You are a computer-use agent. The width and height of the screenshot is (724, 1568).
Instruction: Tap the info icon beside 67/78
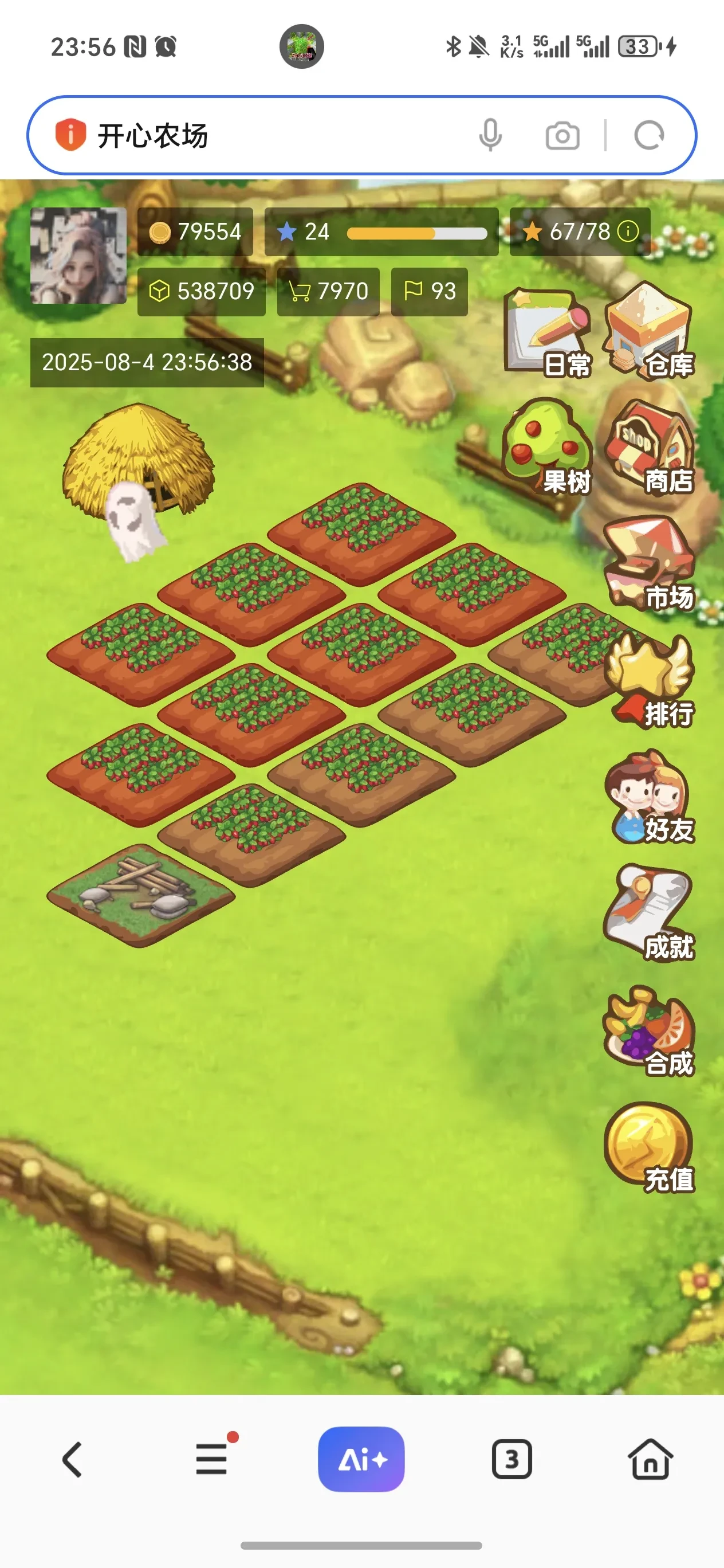click(x=628, y=232)
